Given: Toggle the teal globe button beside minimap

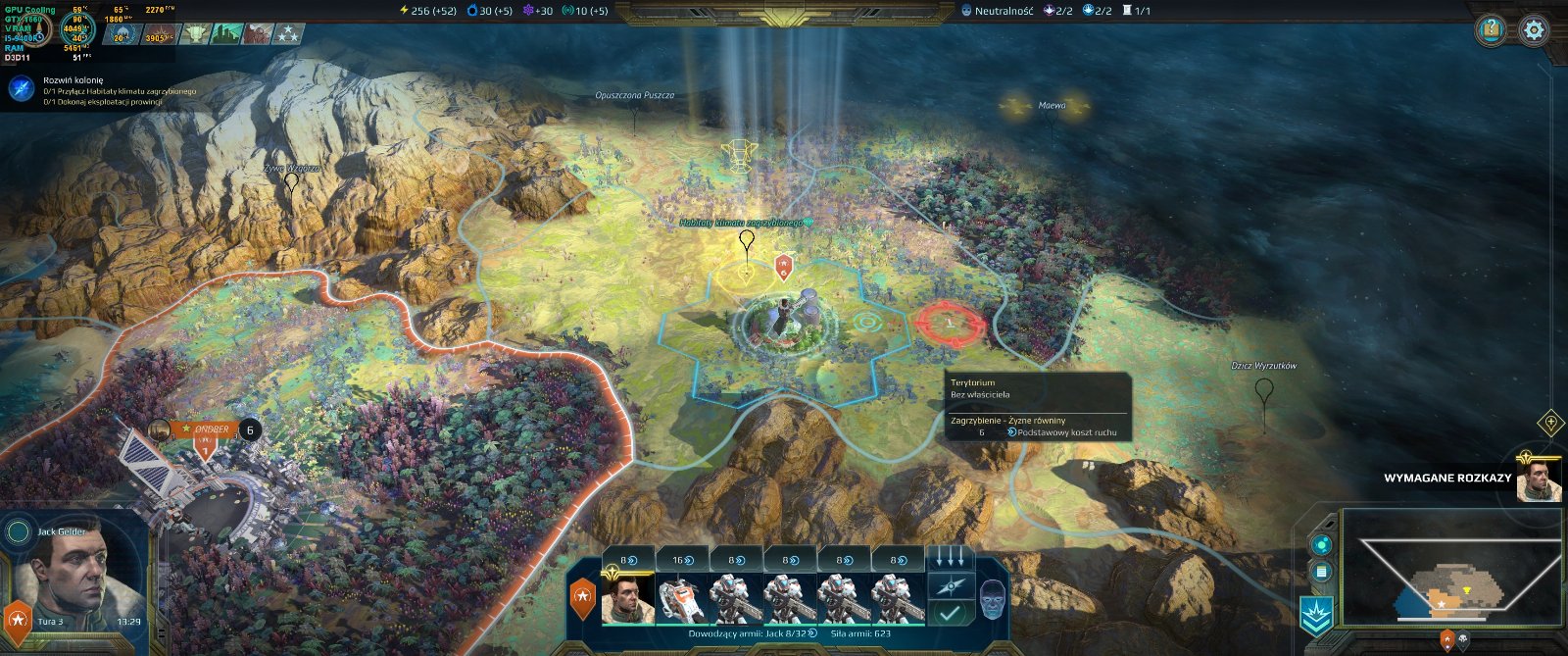Looking at the screenshot, I should [x=1322, y=545].
